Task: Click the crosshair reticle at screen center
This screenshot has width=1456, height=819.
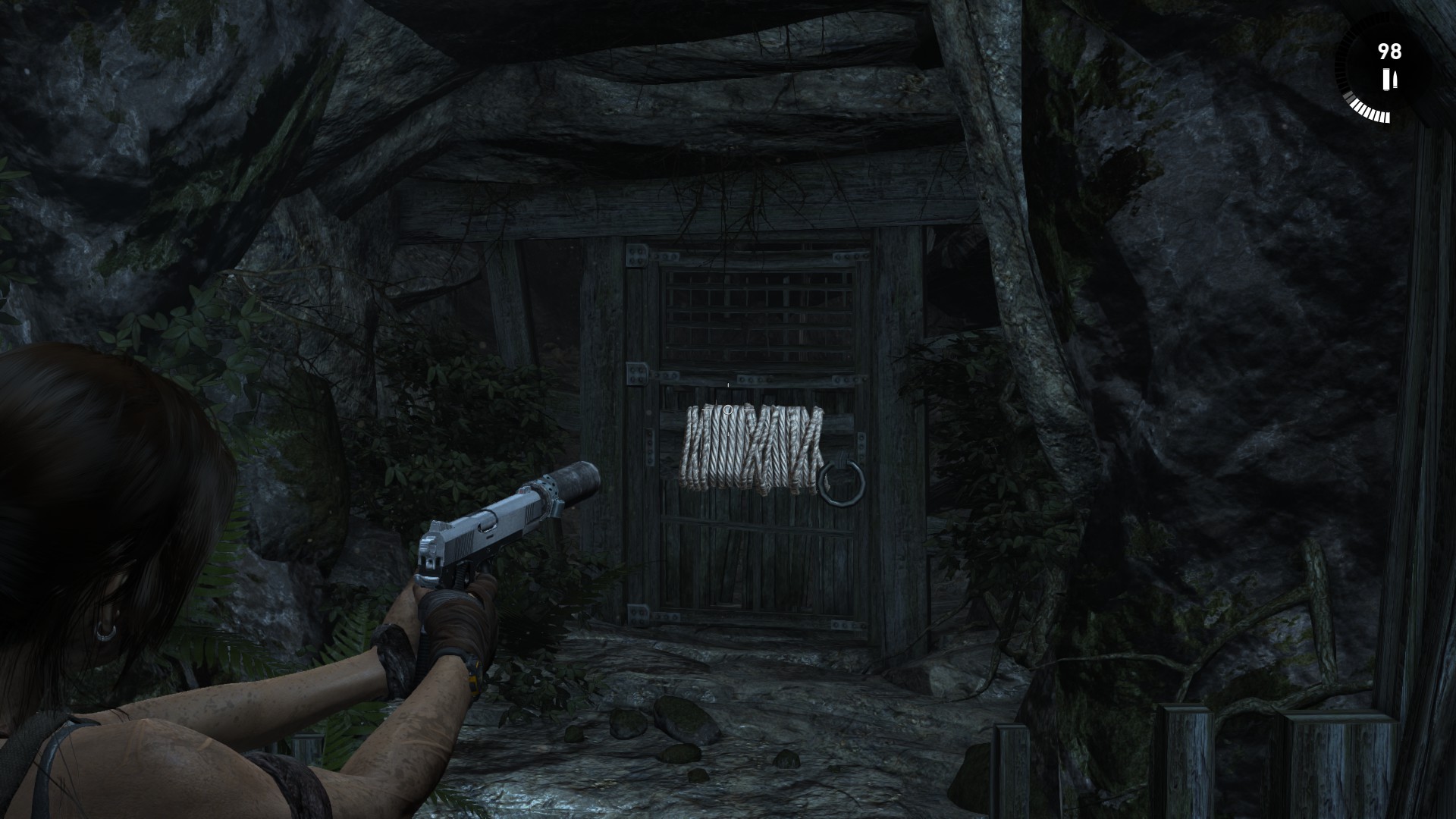Action: click(x=727, y=409)
